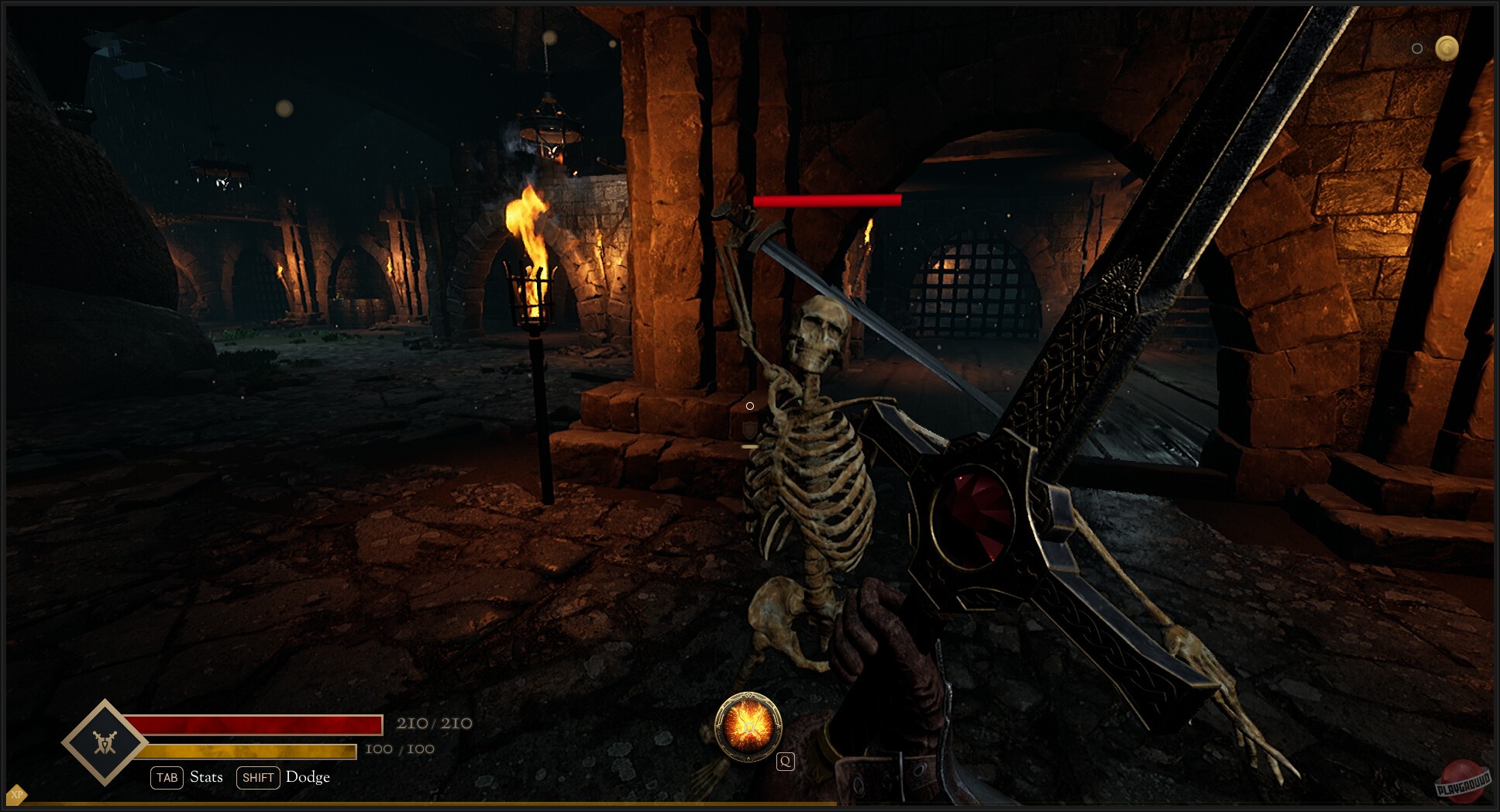Toggle the Q keybind badge under the ability orb

[786, 761]
